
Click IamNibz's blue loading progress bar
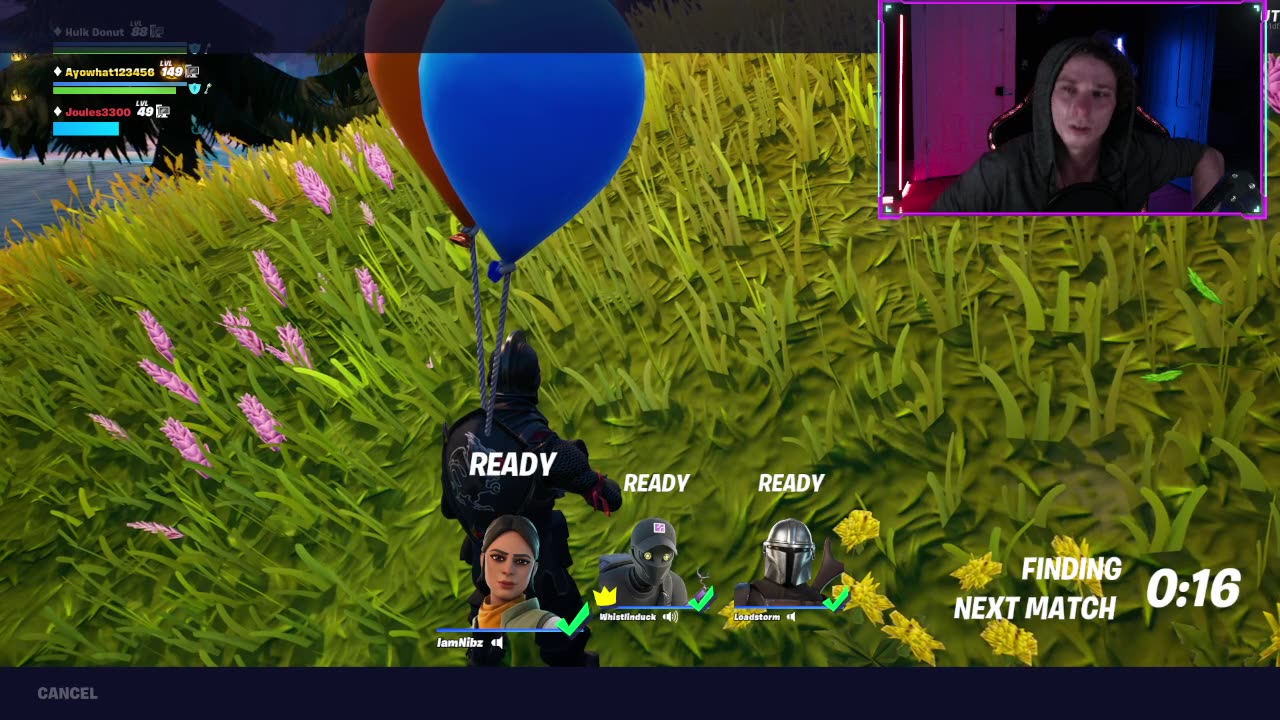click(x=508, y=628)
